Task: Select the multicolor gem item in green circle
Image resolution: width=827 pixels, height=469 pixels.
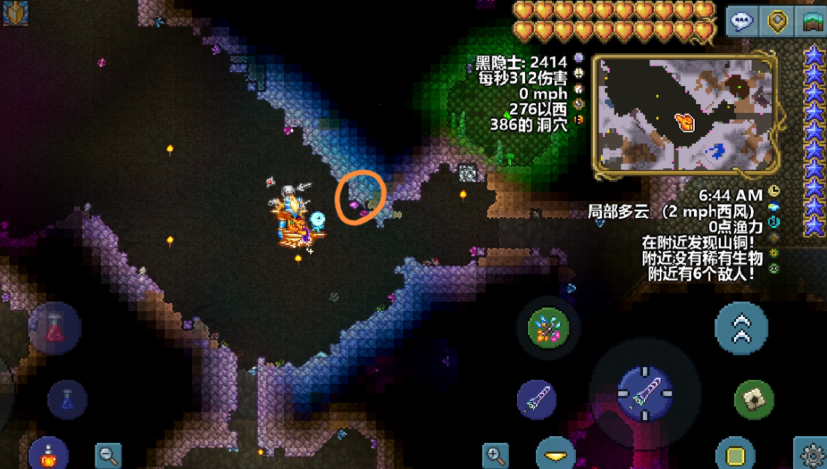Action: point(548,327)
